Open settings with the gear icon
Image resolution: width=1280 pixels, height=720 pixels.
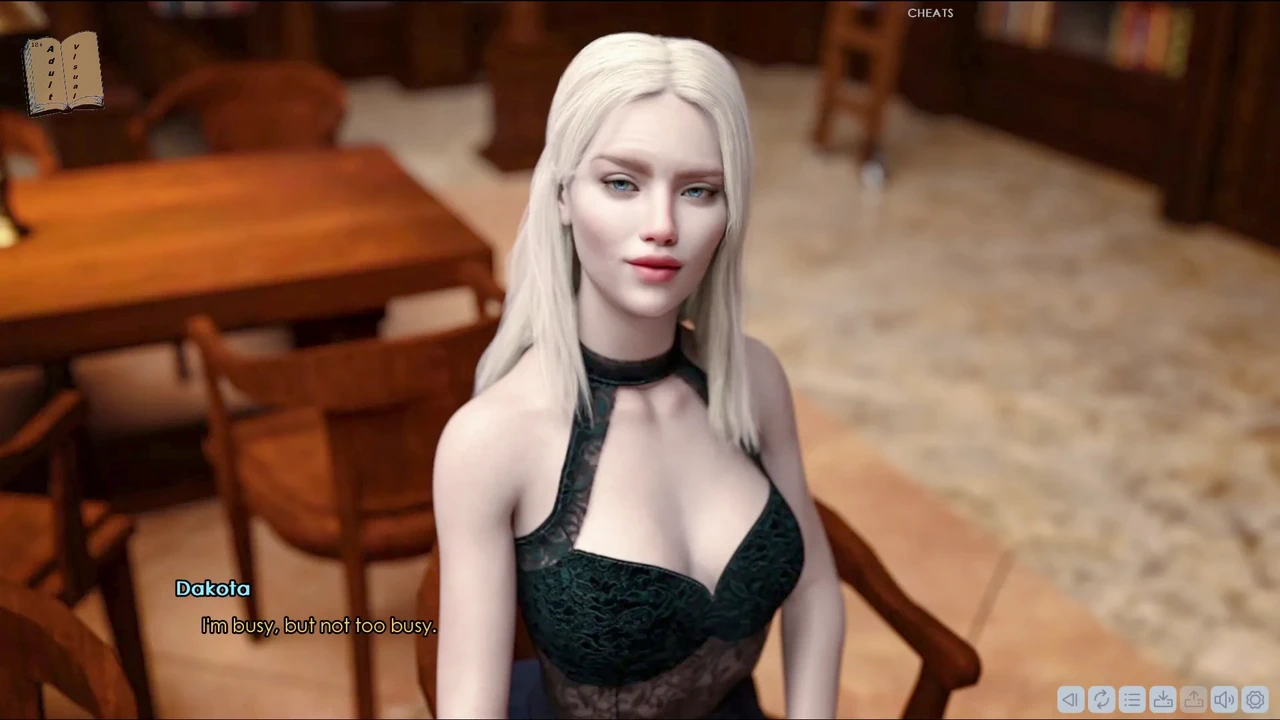click(x=1255, y=700)
